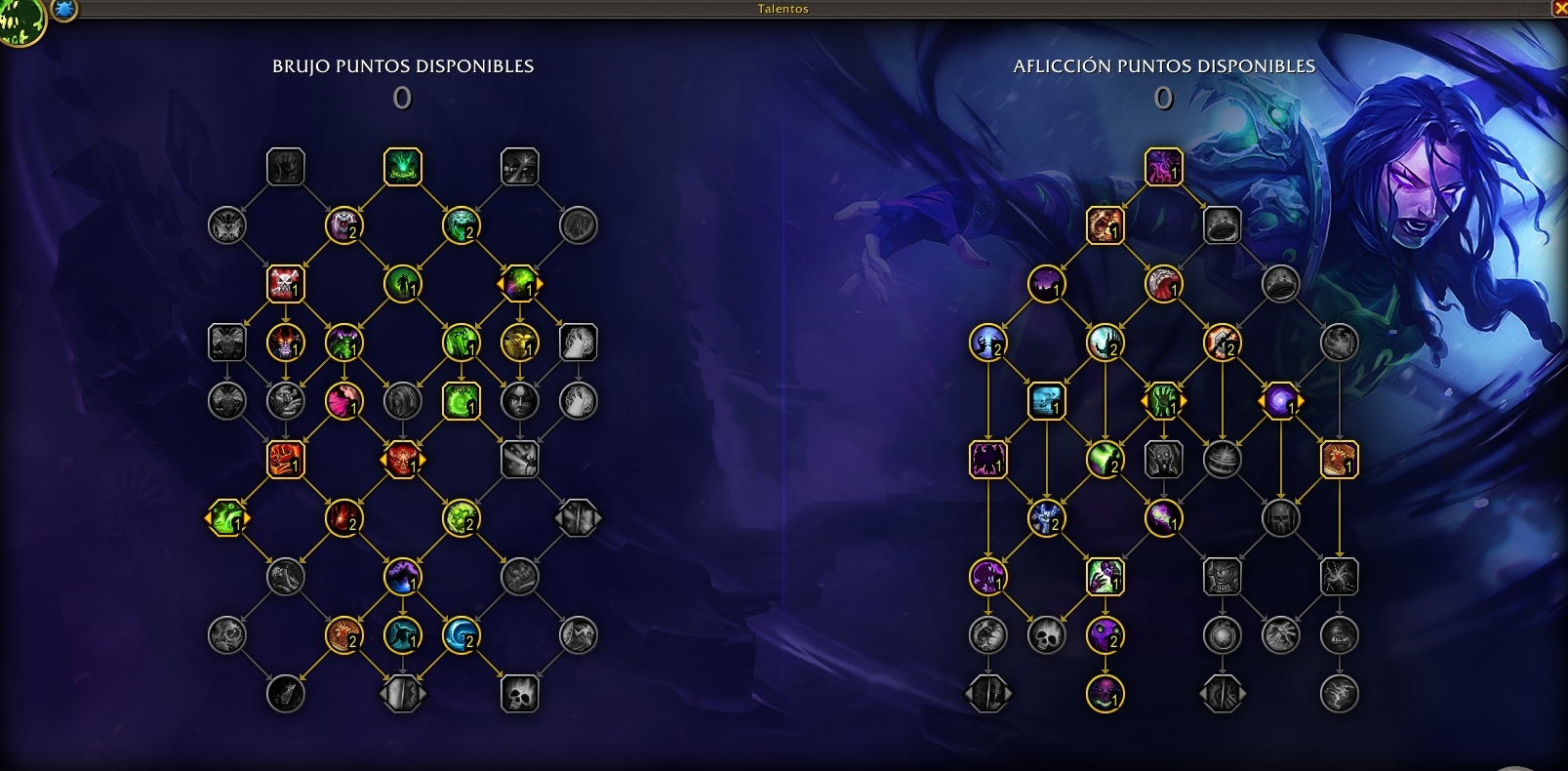Click the red hooded figure talent node
This screenshot has height=771, width=1568.
coord(1163,284)
